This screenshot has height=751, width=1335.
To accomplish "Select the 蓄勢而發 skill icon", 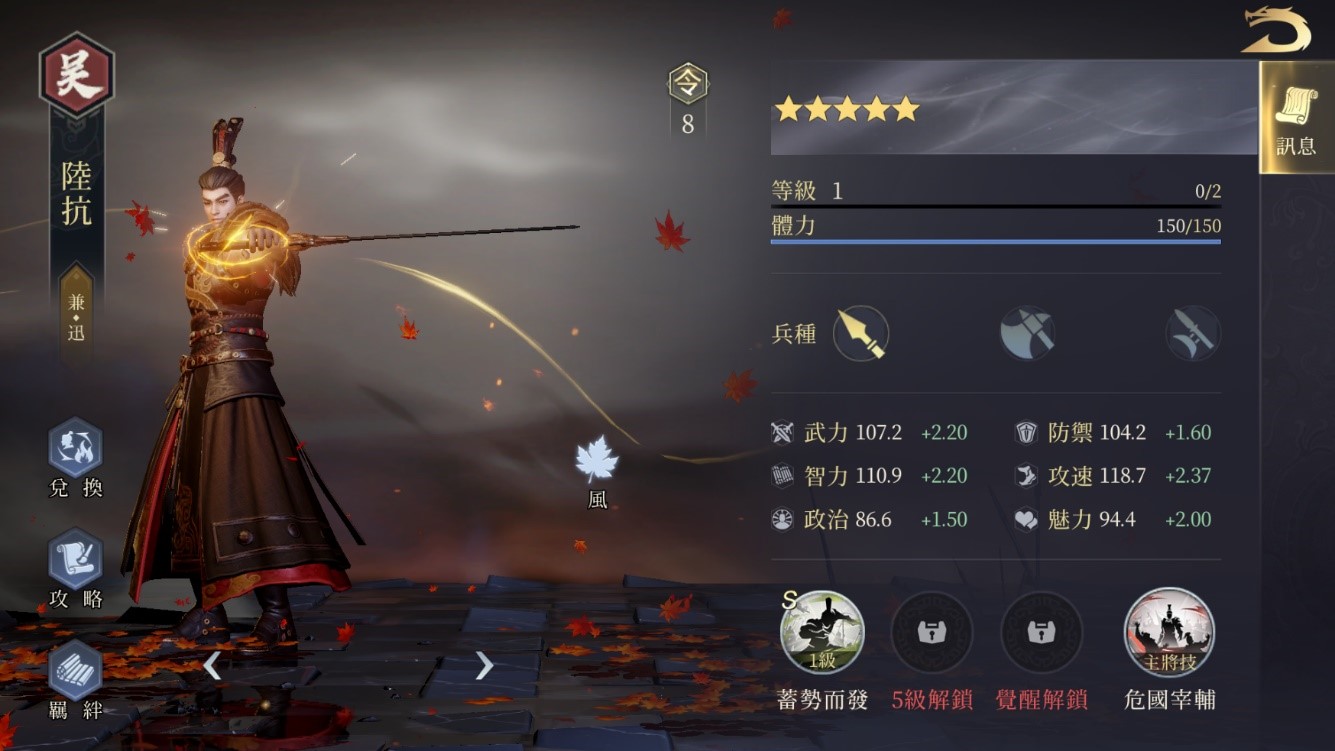I will (822, 632).
